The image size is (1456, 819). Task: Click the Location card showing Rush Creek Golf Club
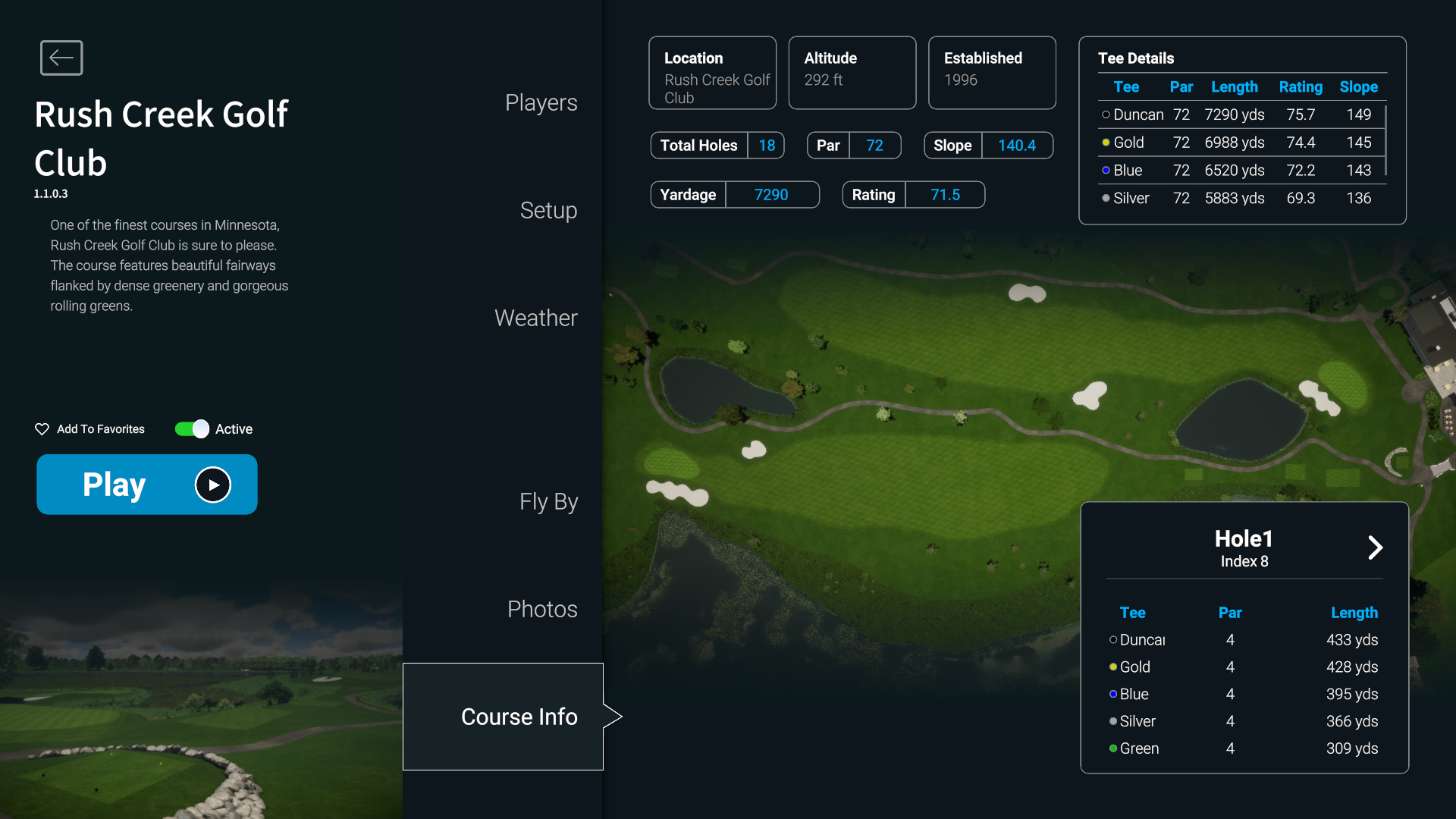(x=712, y=72)
